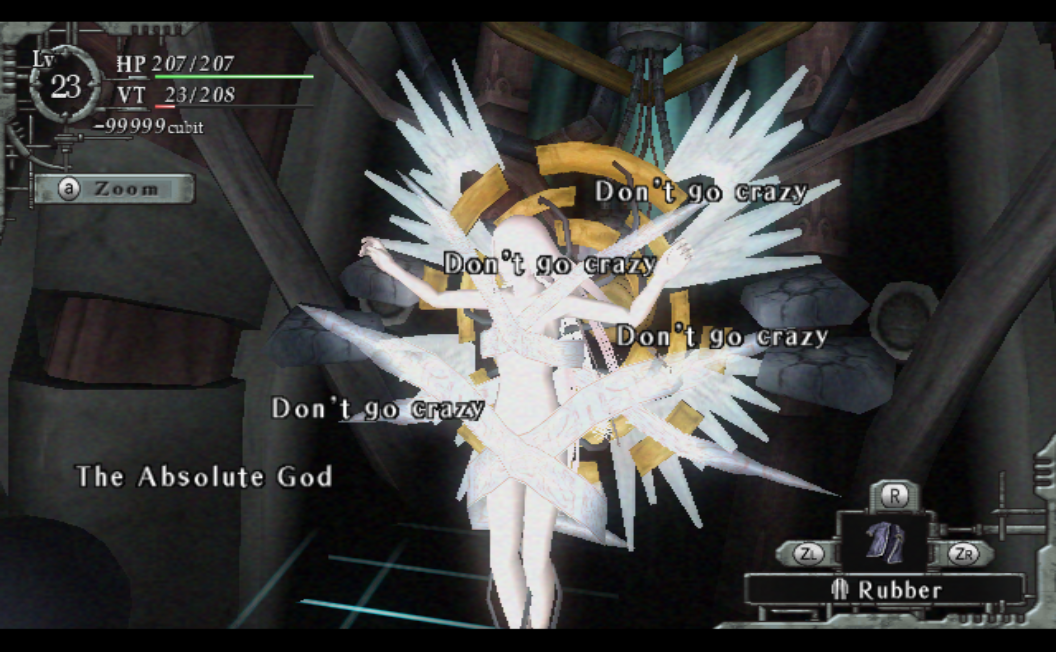Click the Rubber item name bar

[885, 590]
